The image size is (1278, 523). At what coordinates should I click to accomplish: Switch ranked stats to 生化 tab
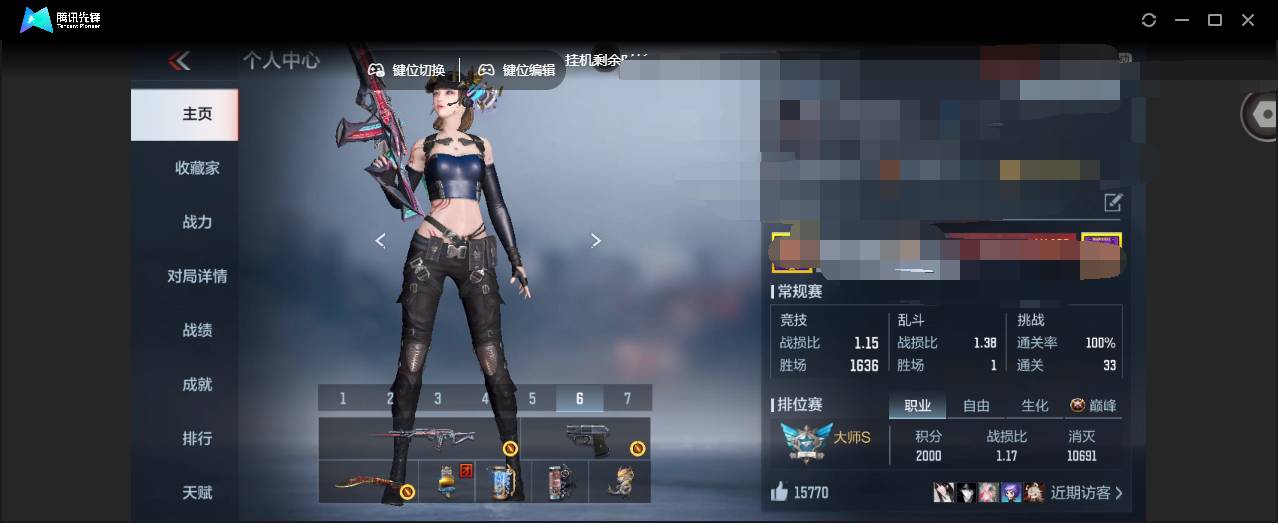coord(1034,405)
